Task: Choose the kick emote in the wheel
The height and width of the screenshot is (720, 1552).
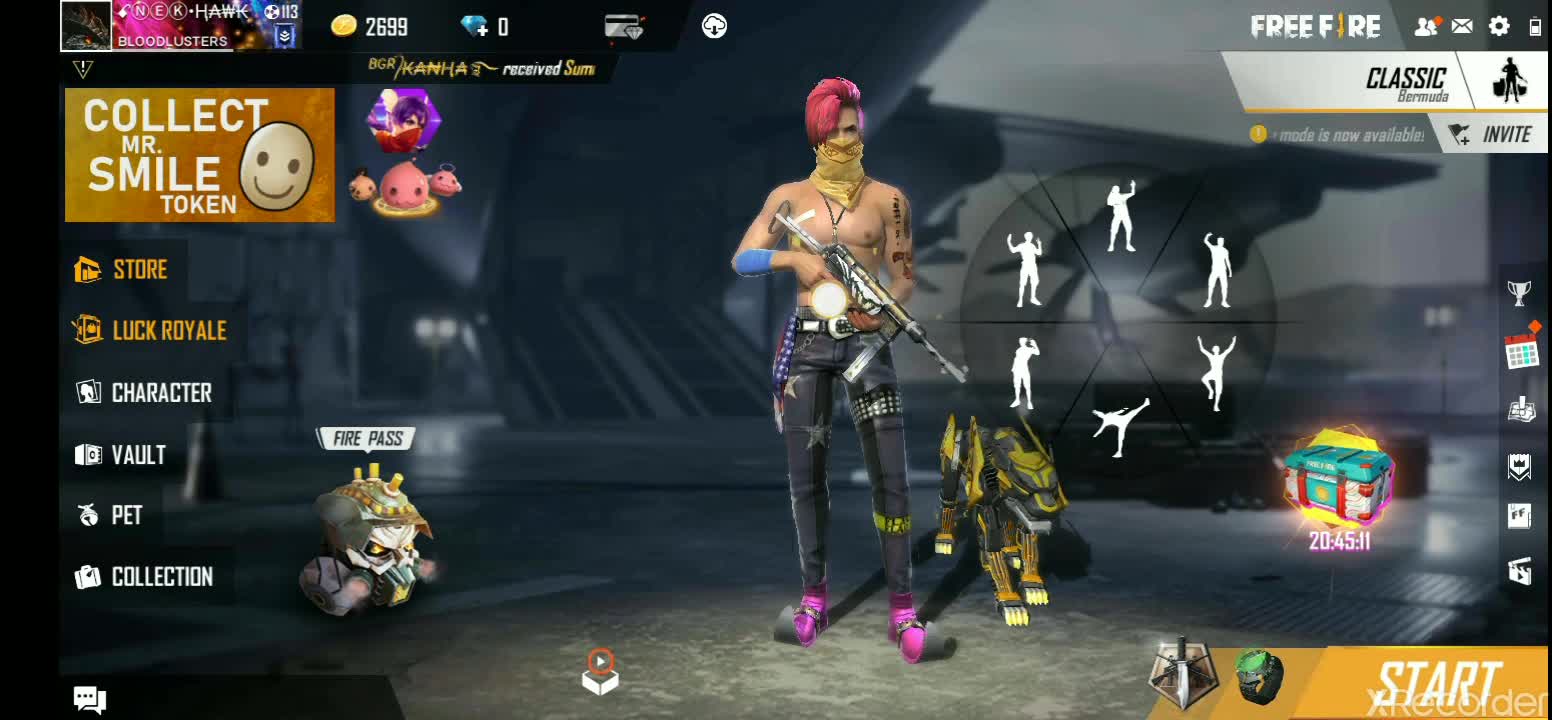Action: (1119, 427)
